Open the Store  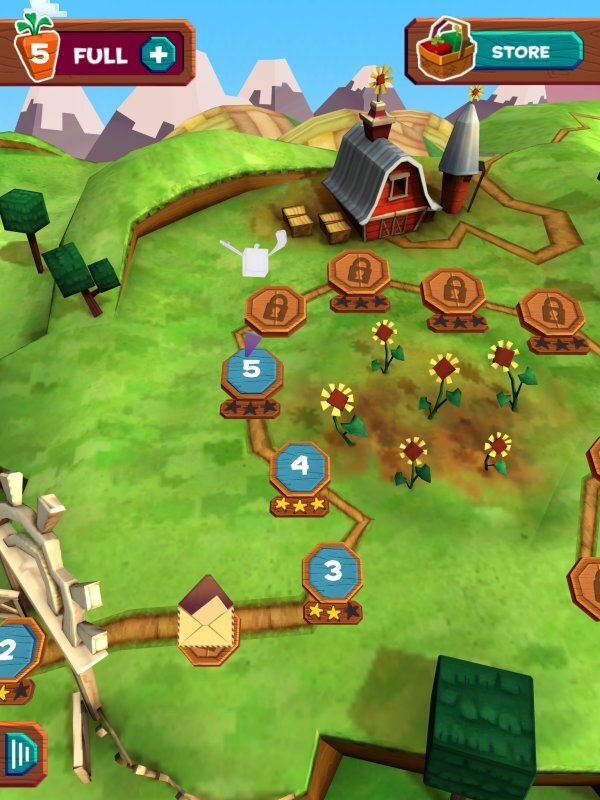coord(498,50)
